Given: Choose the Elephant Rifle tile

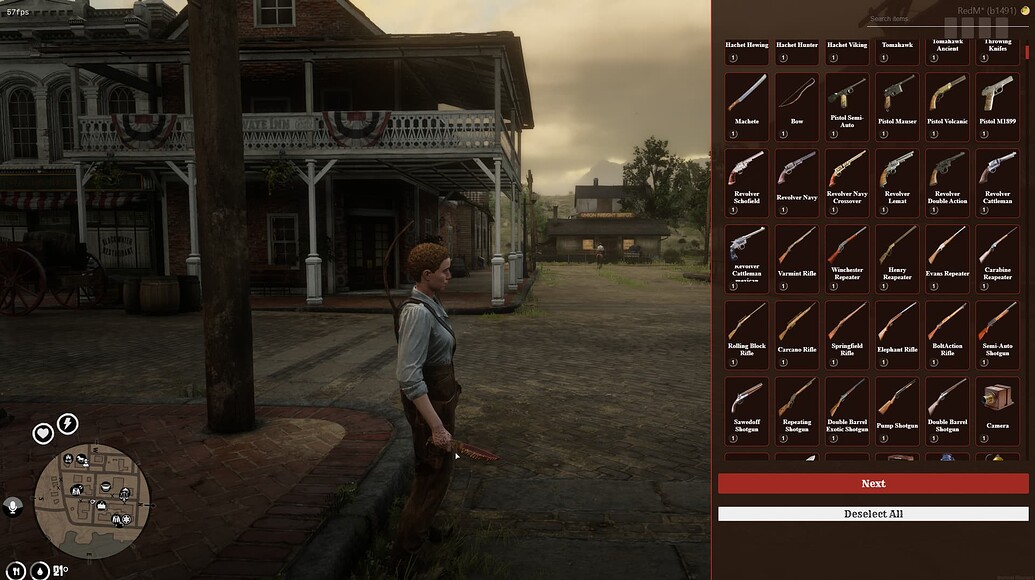Looking at the screenshot, I should coord(897,334).
